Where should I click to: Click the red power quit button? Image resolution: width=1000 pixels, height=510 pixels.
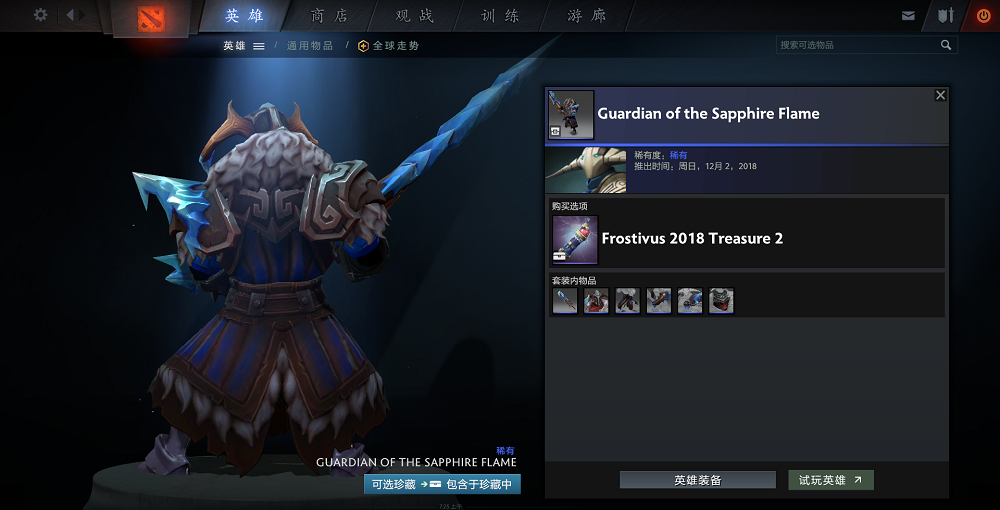pyautogui.click(x=983, y=16)
